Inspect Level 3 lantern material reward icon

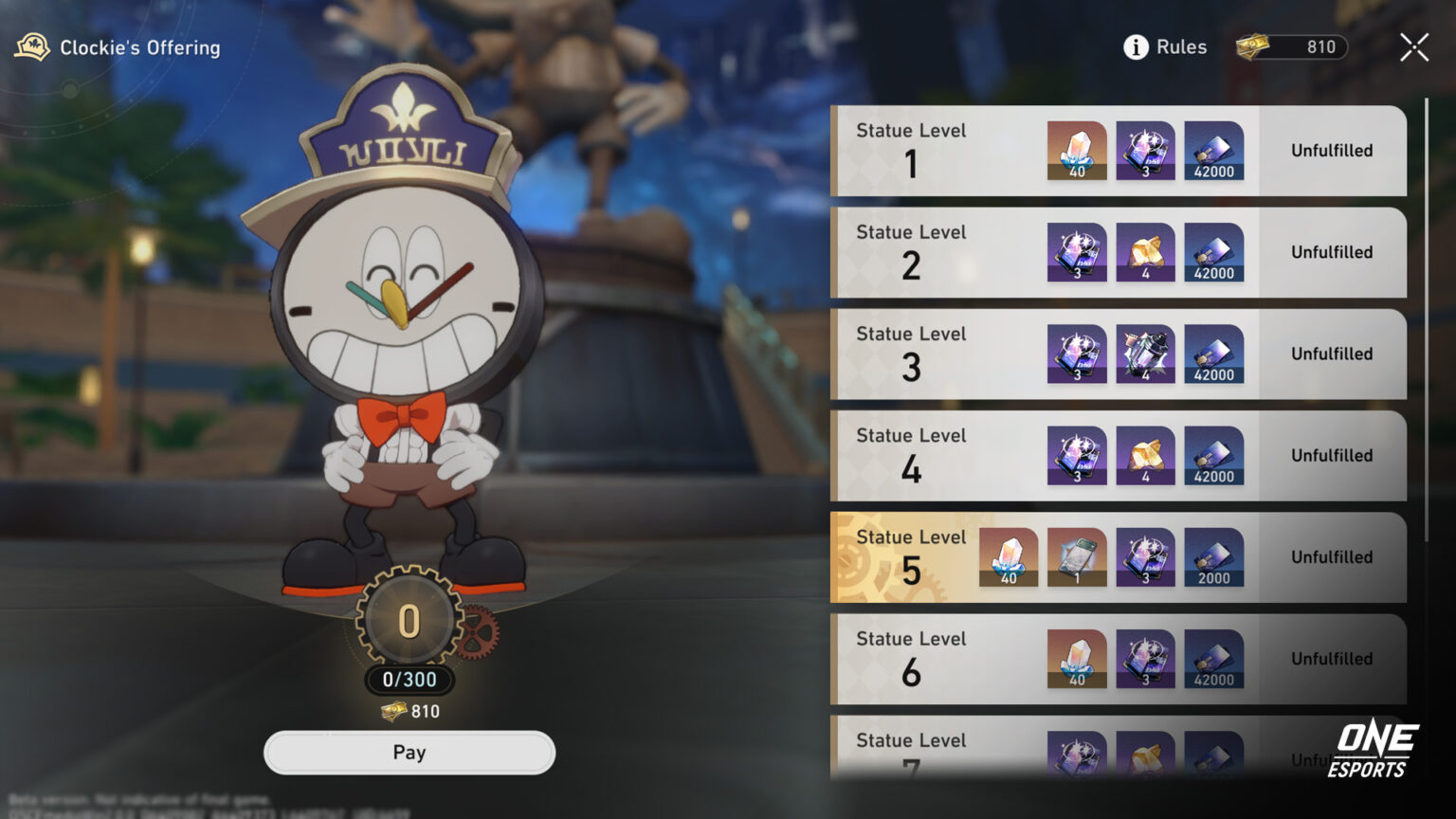[x=1145, y=354]
